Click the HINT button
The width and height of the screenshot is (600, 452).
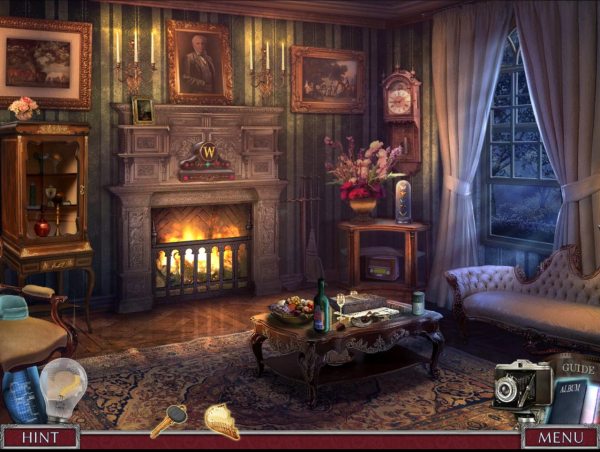tap(39, 437)
